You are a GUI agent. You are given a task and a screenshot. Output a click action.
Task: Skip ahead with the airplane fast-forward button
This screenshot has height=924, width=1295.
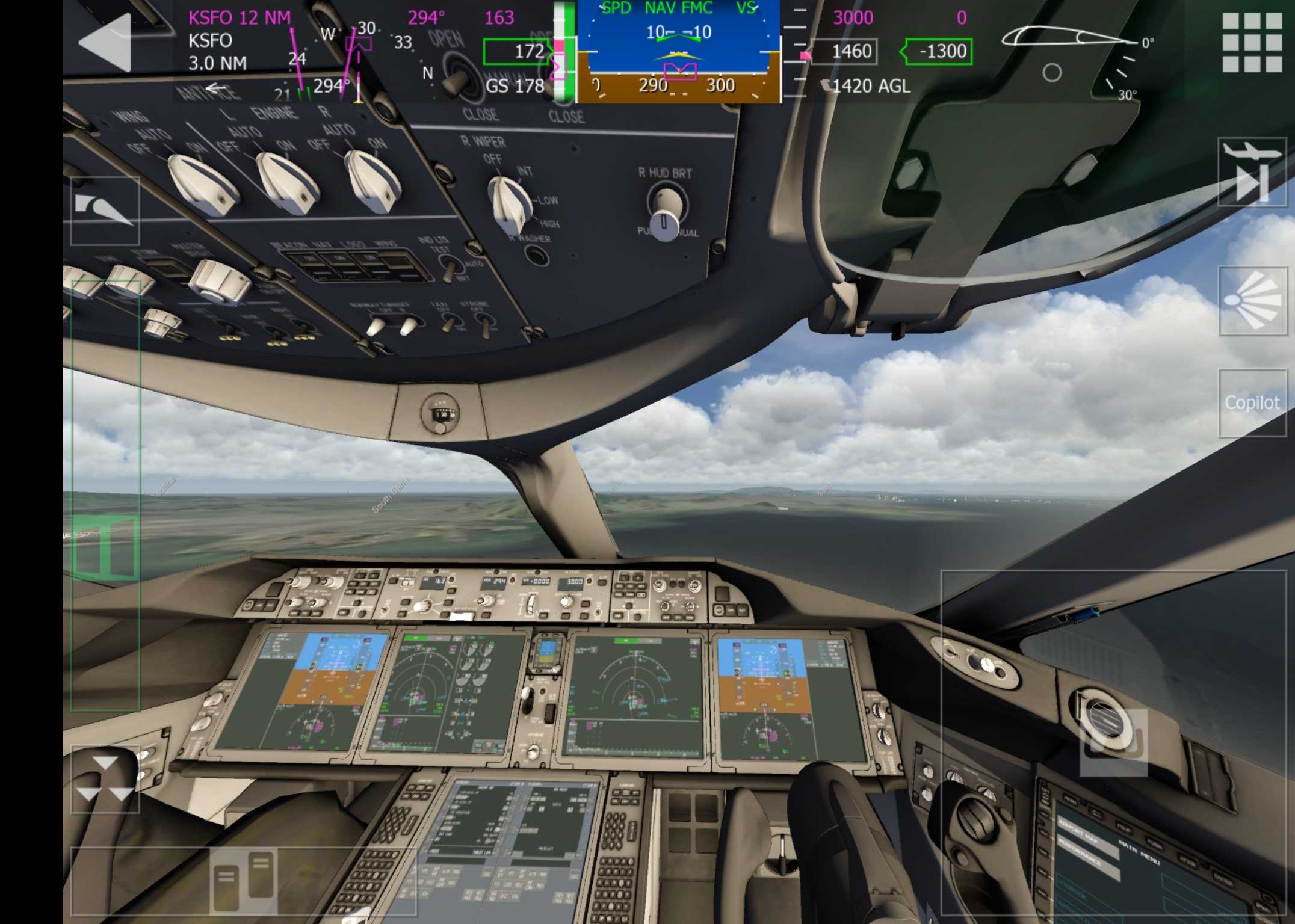1252,173
